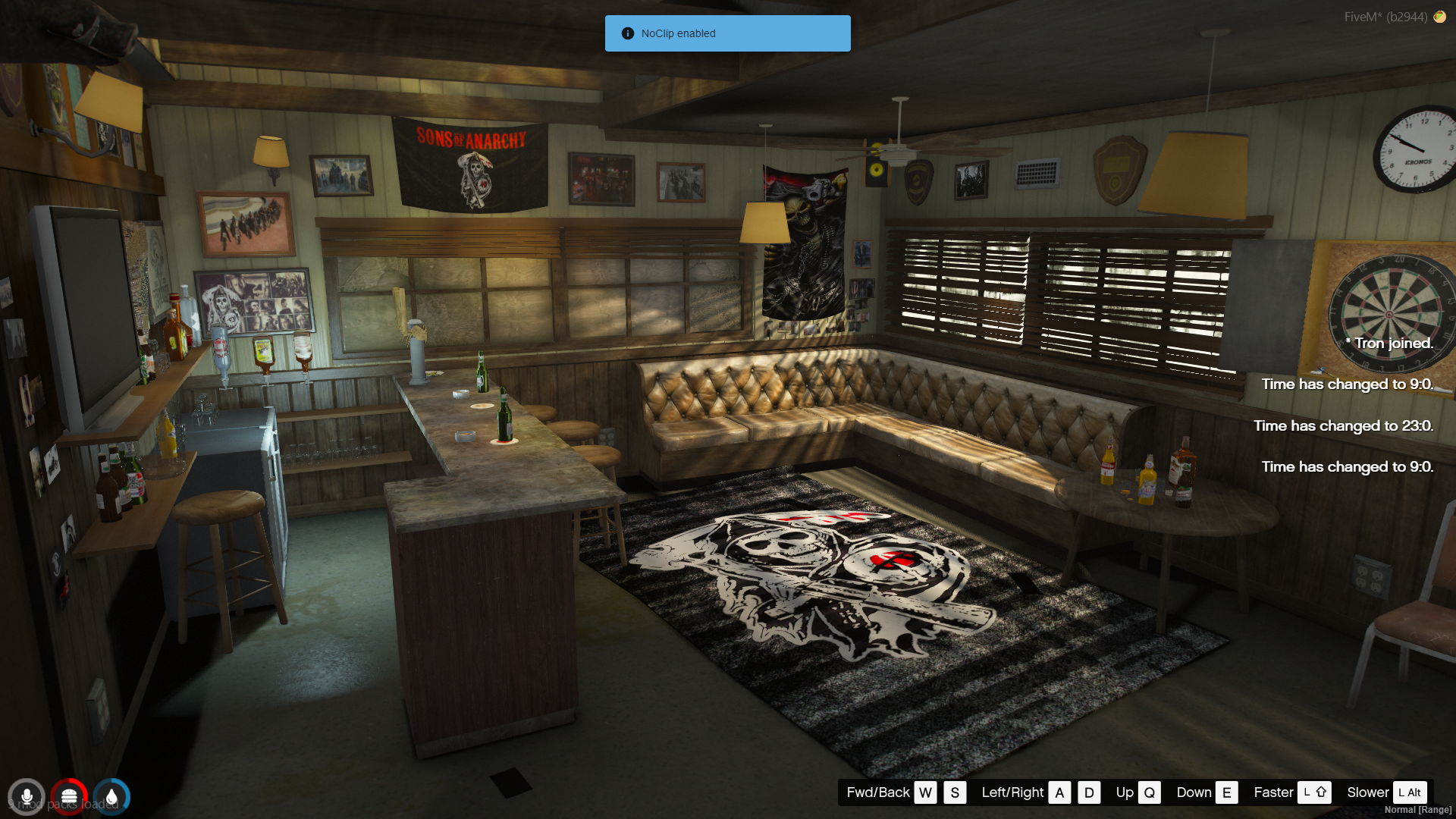Dismiss the NoClip enabled notification
Screen dimensions: 1456x819
point(726,33)
